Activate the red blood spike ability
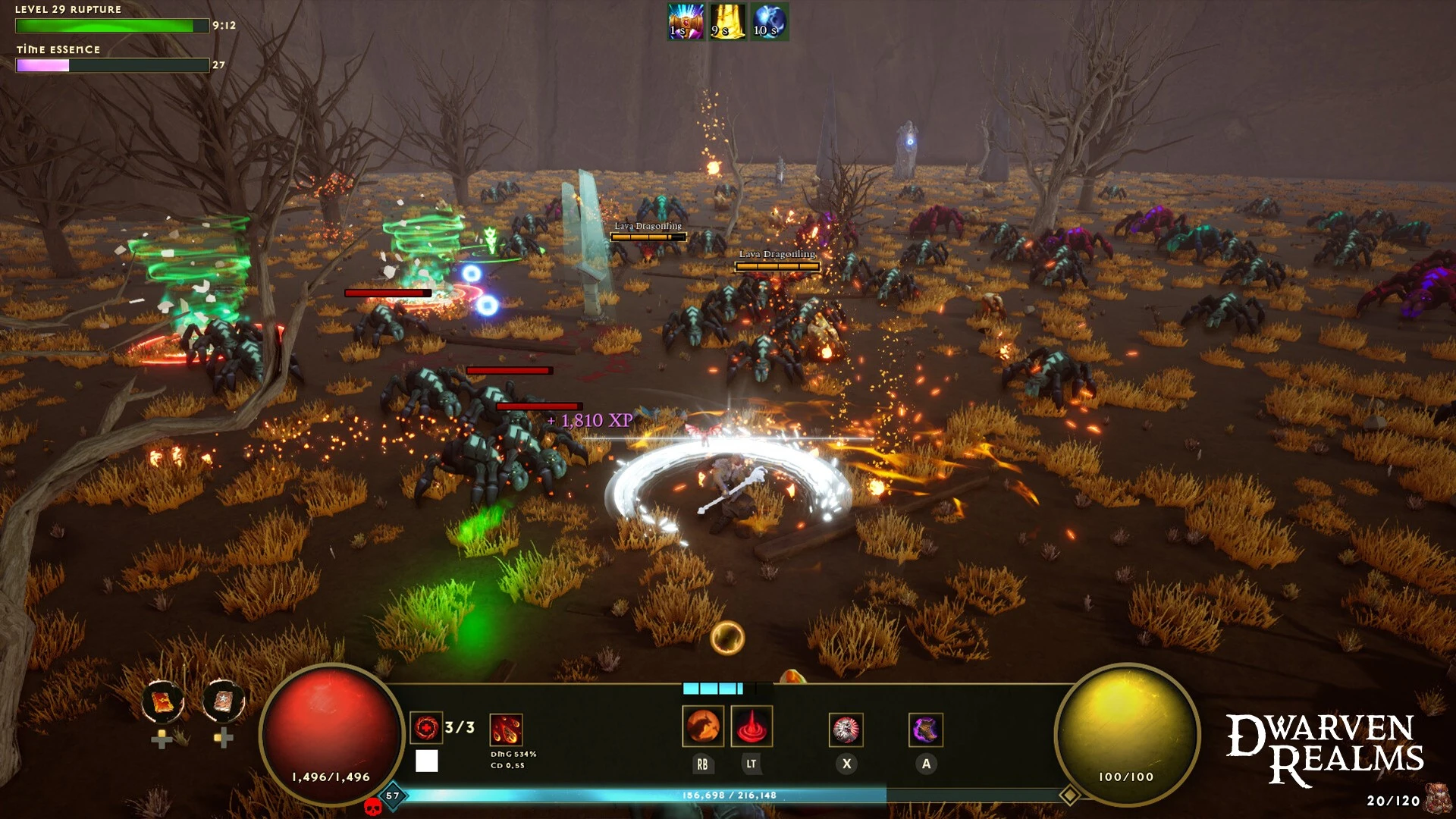Image resolution: width=1456 pixels, height=819 pixels. [x=752, y=726]
